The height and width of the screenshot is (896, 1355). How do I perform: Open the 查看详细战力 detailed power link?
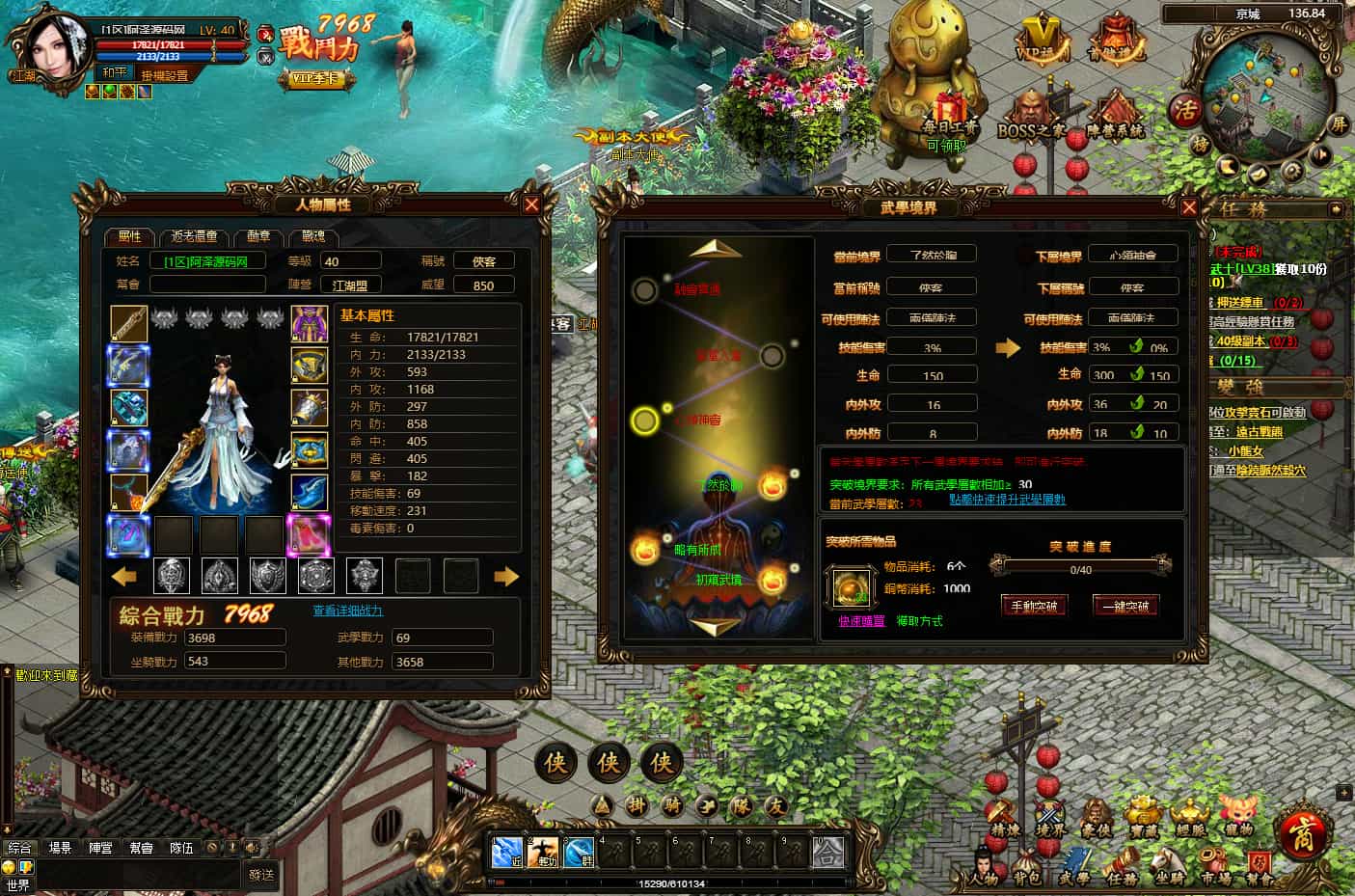tap(348, 611)
